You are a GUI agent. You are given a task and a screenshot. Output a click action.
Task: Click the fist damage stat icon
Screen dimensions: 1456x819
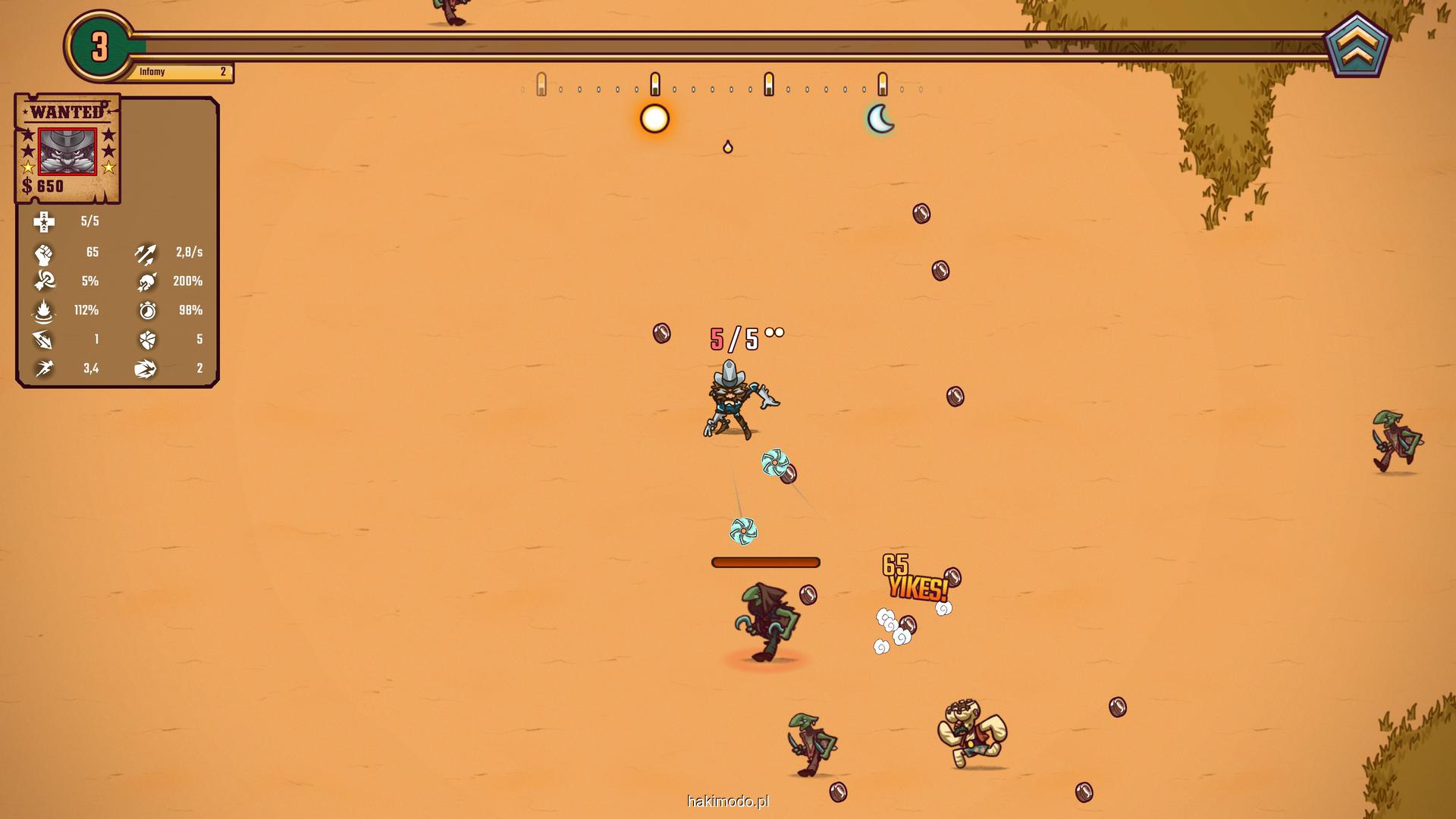[44, 253]
